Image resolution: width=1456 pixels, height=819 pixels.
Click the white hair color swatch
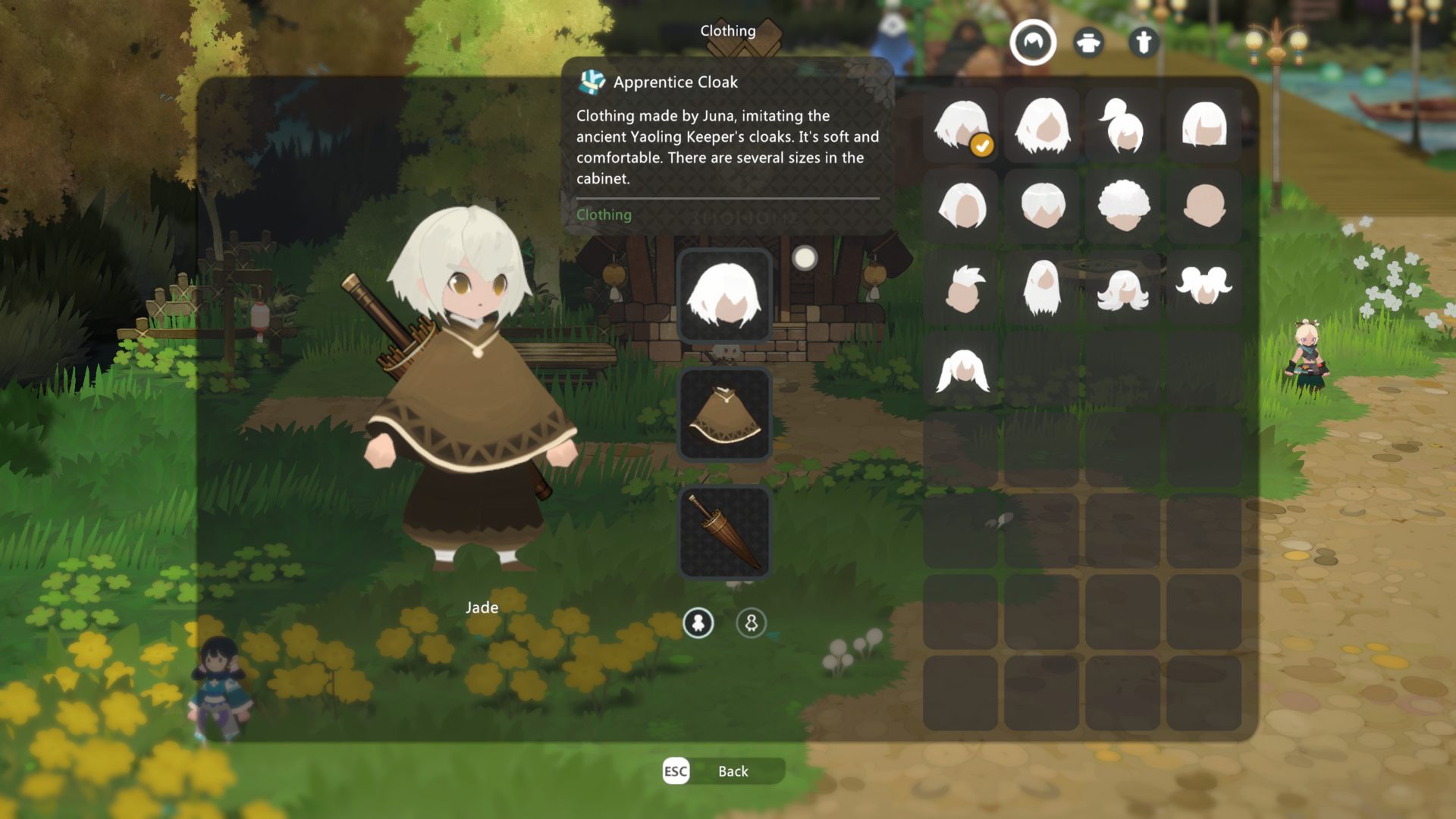click(805, 259)
